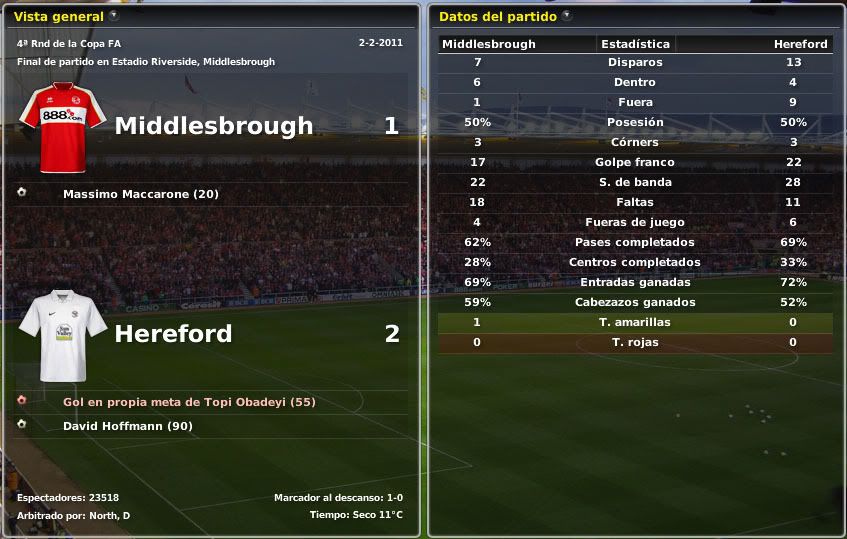The width and height of the screenshot is (847, 539).
Task: Select the Middlesbrough team name
Action: pos(213,126)
